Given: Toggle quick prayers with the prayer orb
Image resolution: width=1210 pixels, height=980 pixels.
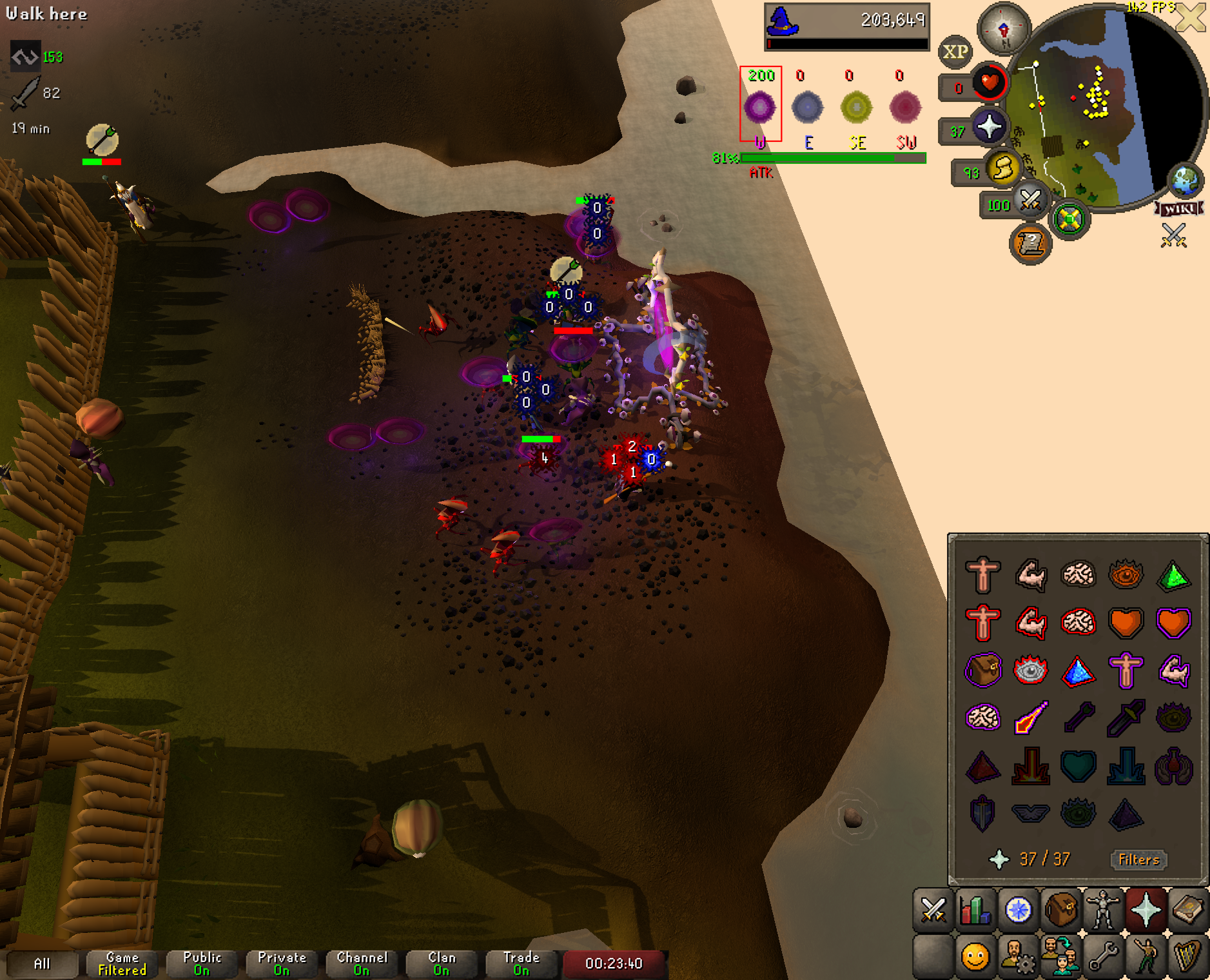Looking at the screenshot, I should [x=989, y=126].
